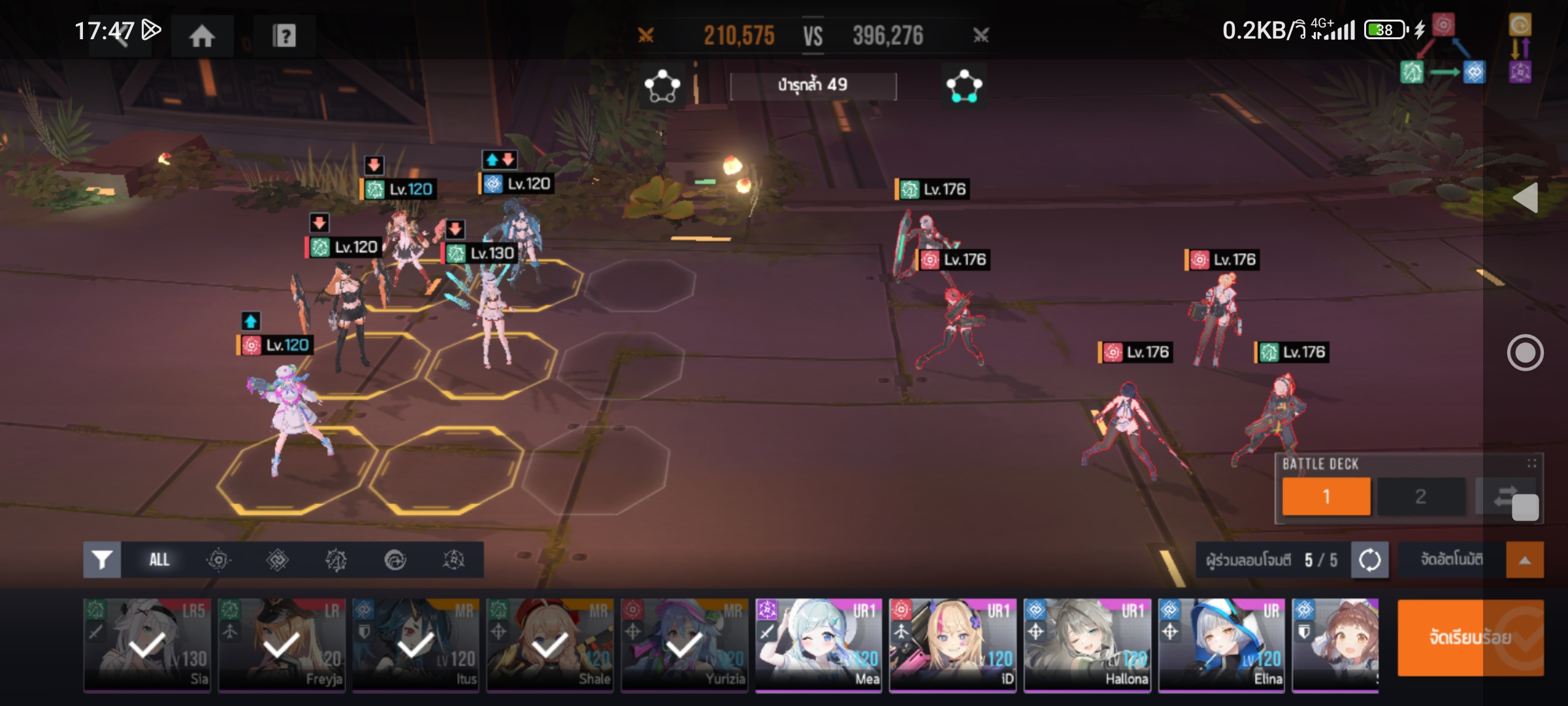The image size is (1568, 706).
Task: Remove Freyja from the lineup
Action: click(282, 645)
